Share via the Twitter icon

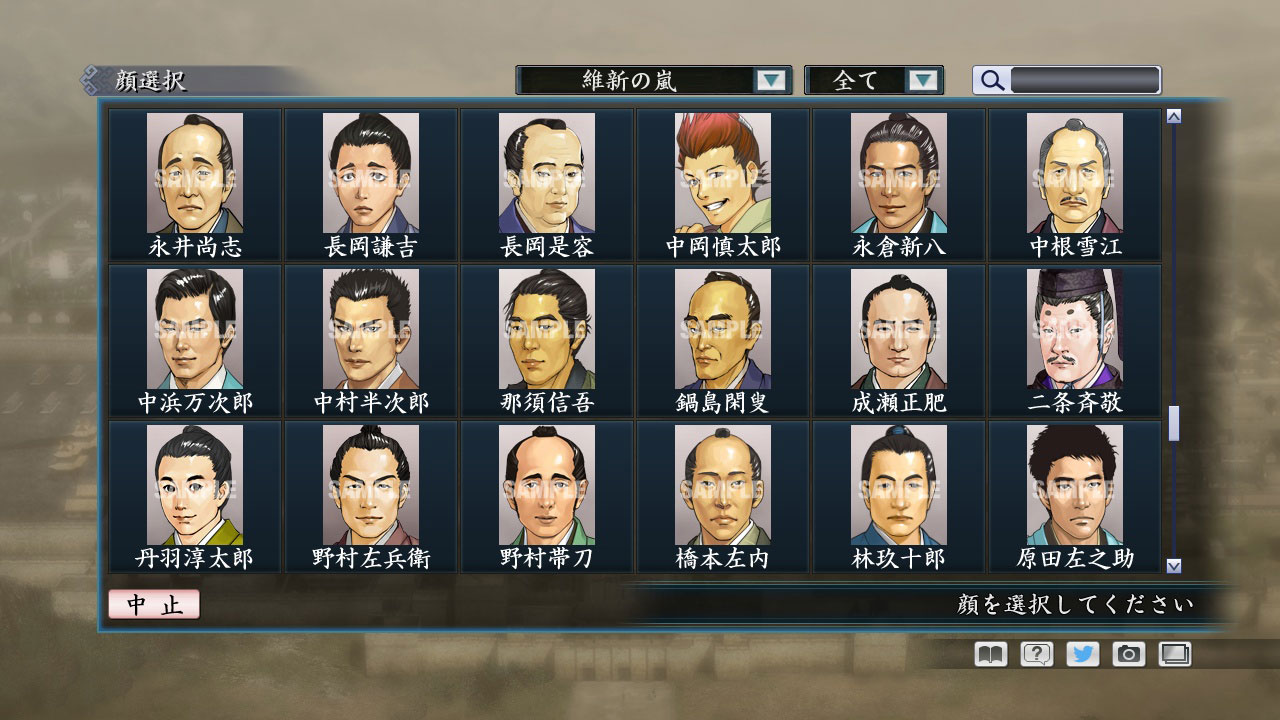coord(1084,654)
